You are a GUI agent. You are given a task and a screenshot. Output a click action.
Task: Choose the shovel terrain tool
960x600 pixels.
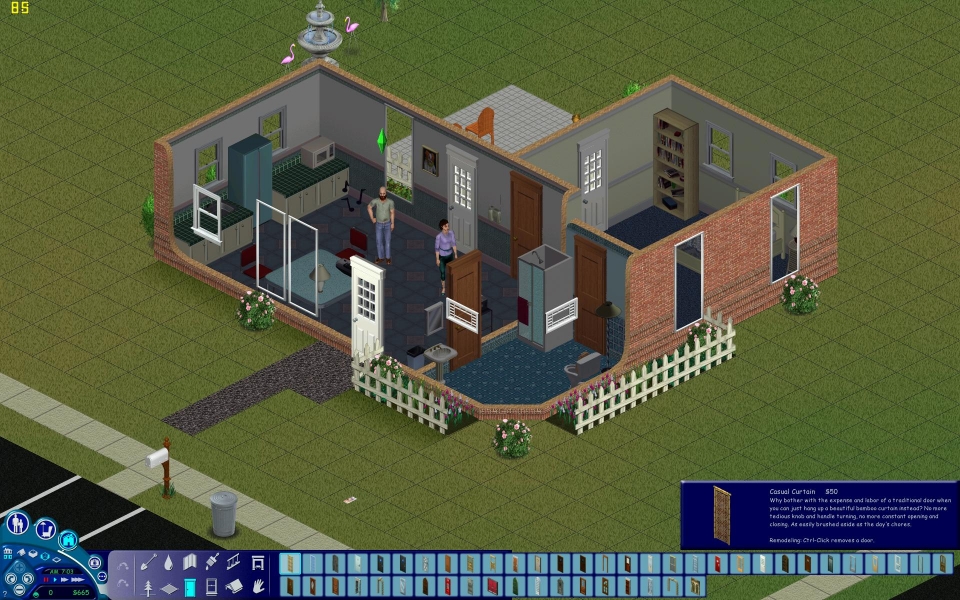click(148, 563)
